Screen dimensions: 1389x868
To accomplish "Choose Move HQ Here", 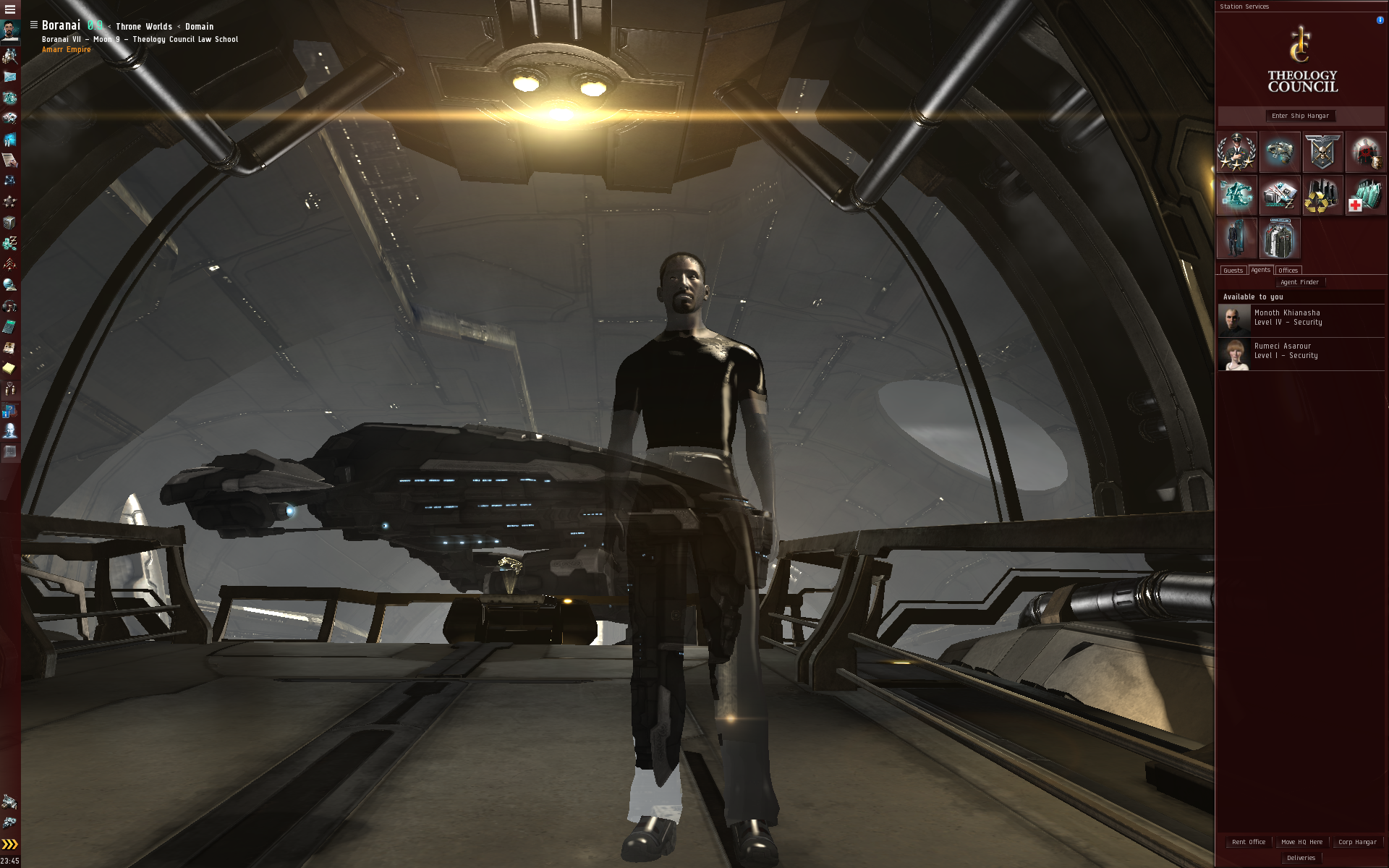I will [1301, 842].
